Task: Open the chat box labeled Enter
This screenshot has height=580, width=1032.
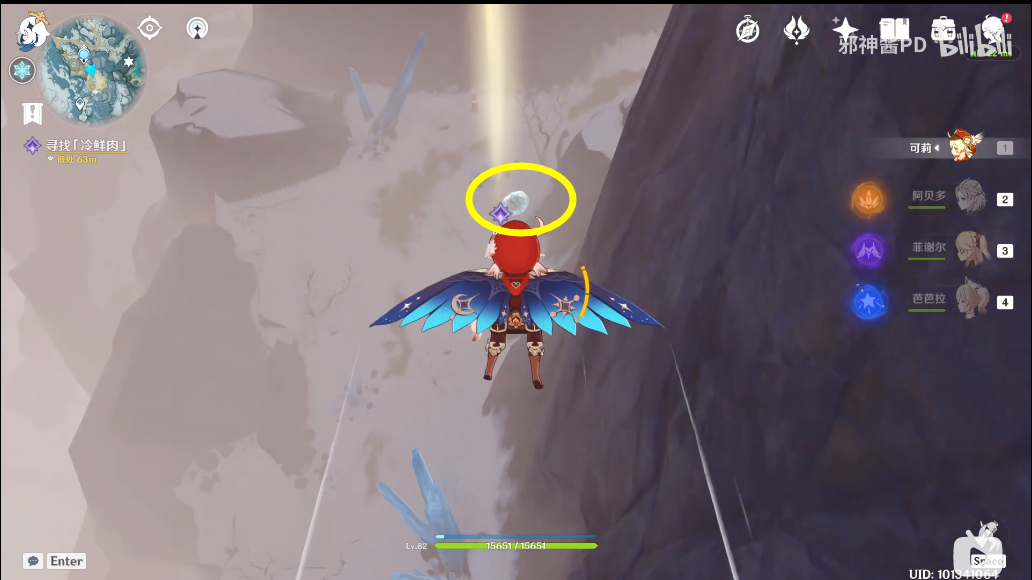Action: tap(56, 561)
